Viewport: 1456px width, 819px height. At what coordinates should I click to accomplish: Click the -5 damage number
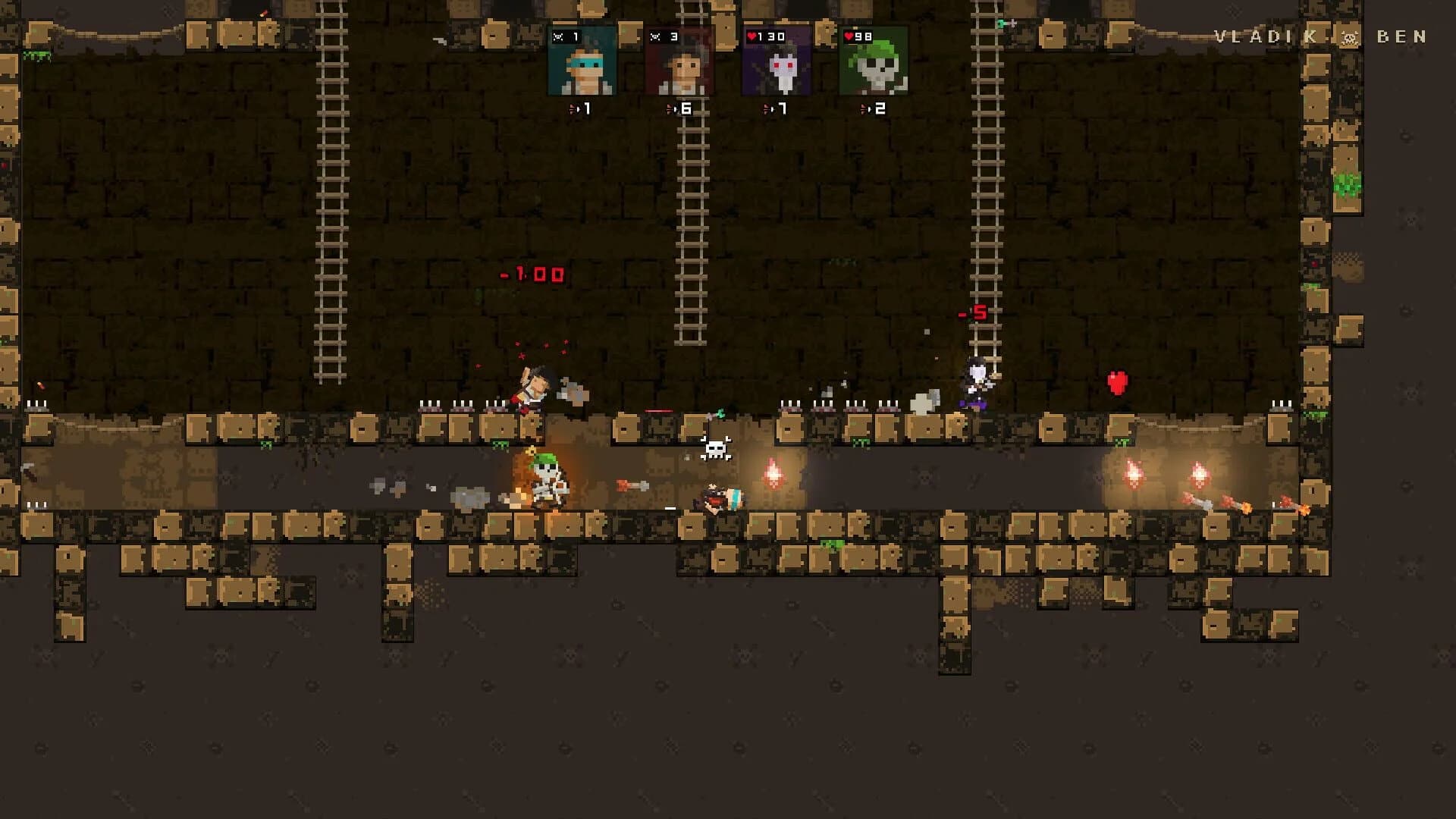tap(971, 312)
